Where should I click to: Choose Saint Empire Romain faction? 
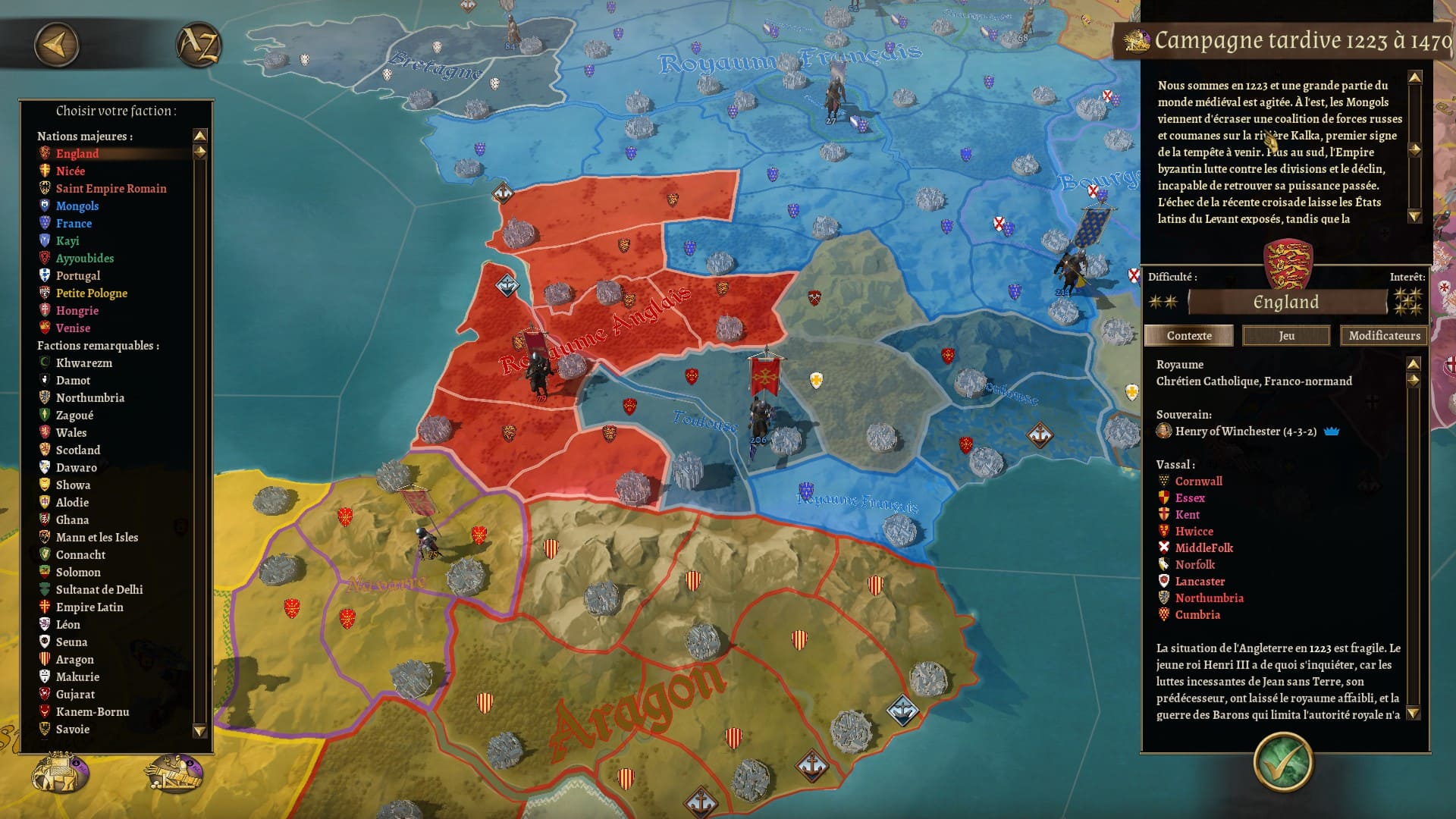(111, 189)
